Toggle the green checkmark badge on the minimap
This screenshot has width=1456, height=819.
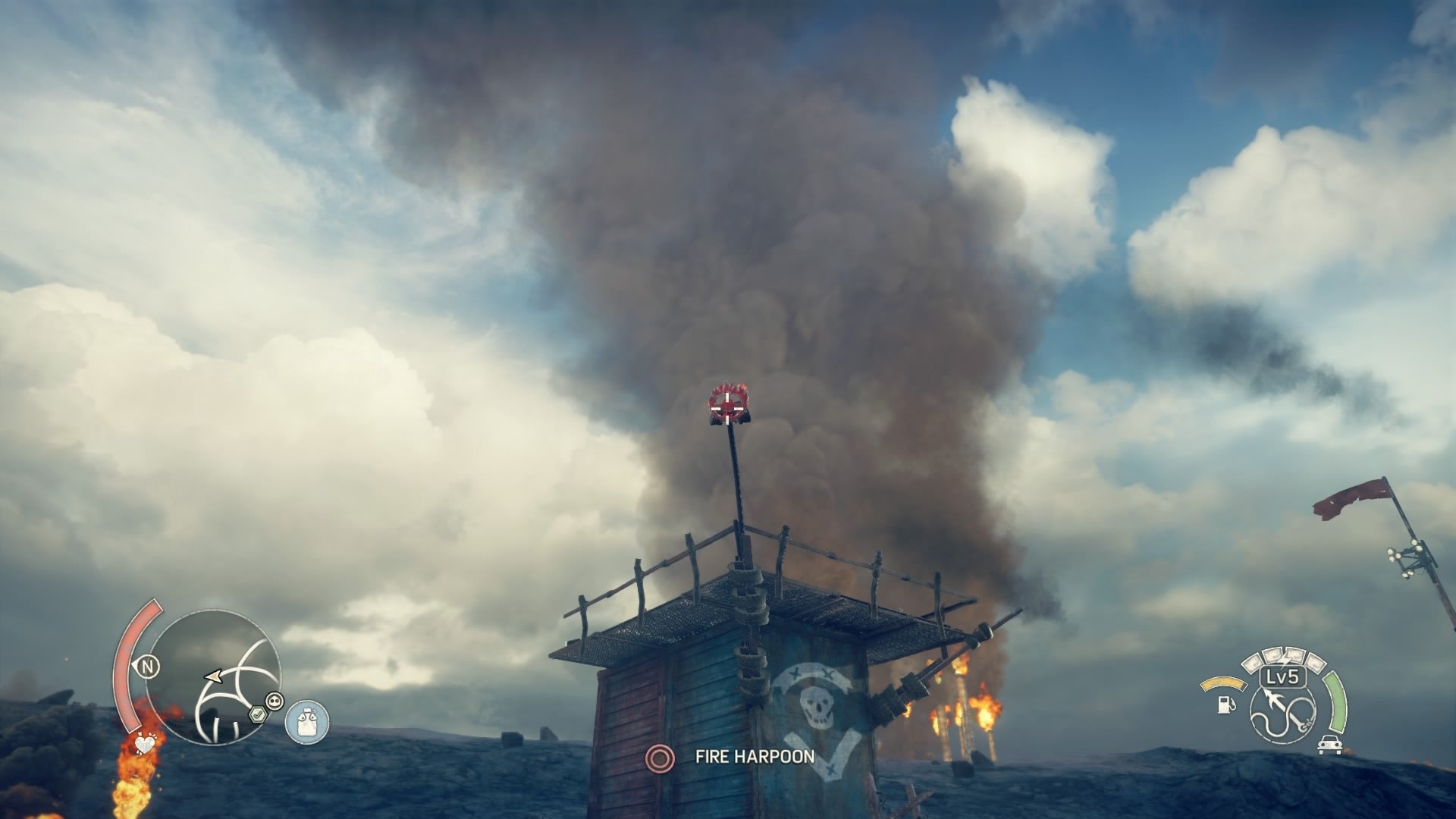tap(258, 714)
